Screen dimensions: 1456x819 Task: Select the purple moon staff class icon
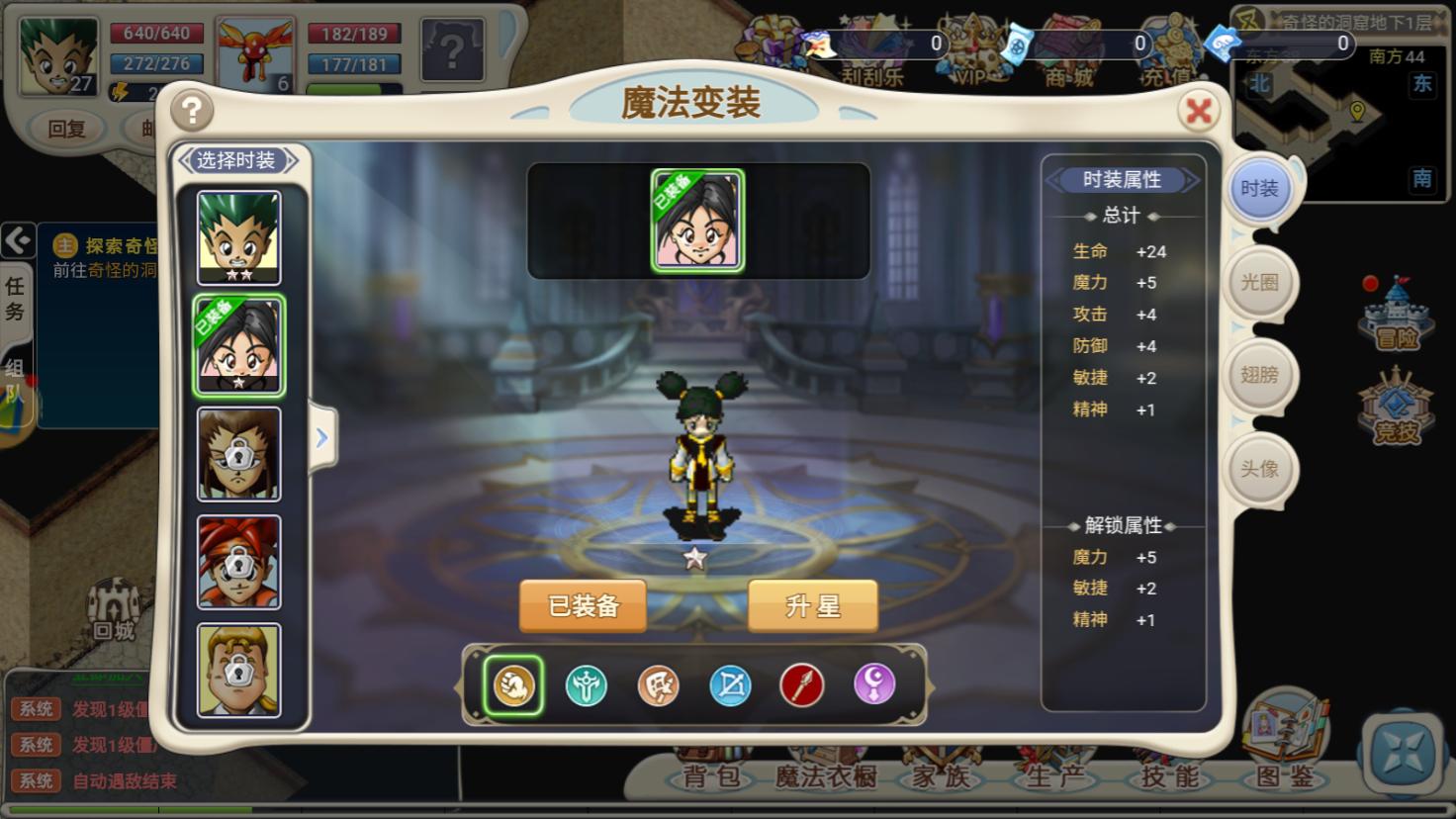[874, 683]
